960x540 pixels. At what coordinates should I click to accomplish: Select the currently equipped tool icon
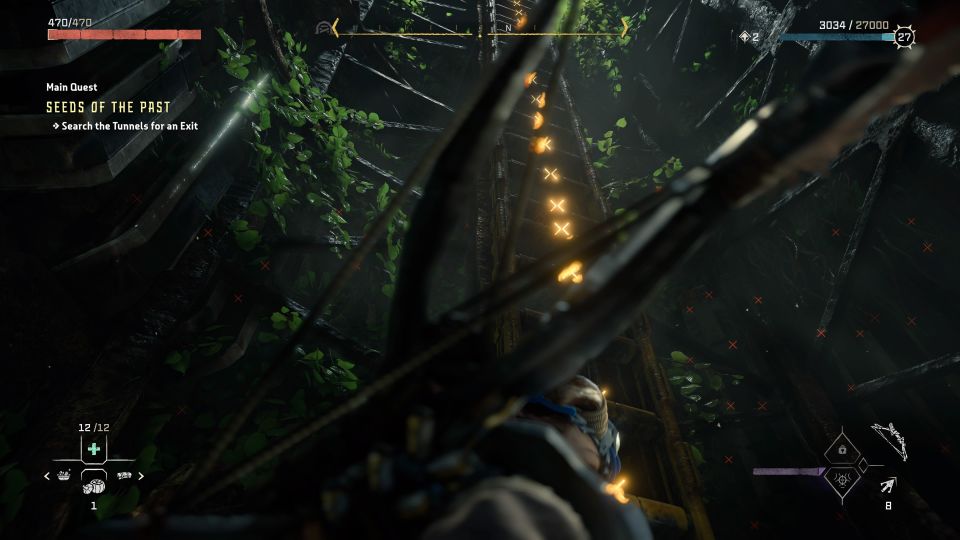click(94, 484)
